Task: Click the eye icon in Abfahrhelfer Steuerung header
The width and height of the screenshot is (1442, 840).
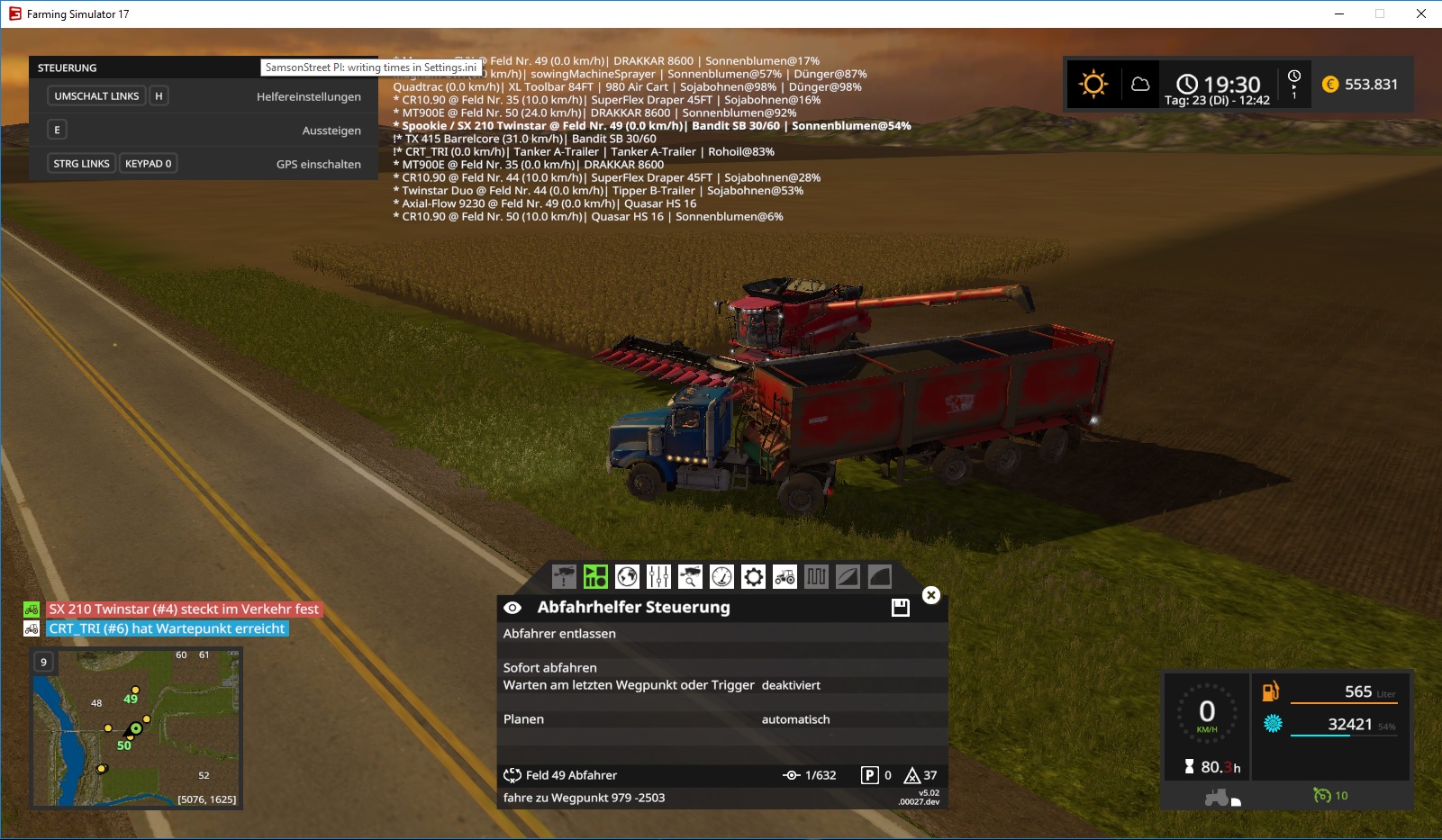Action: tap(513, 607)
